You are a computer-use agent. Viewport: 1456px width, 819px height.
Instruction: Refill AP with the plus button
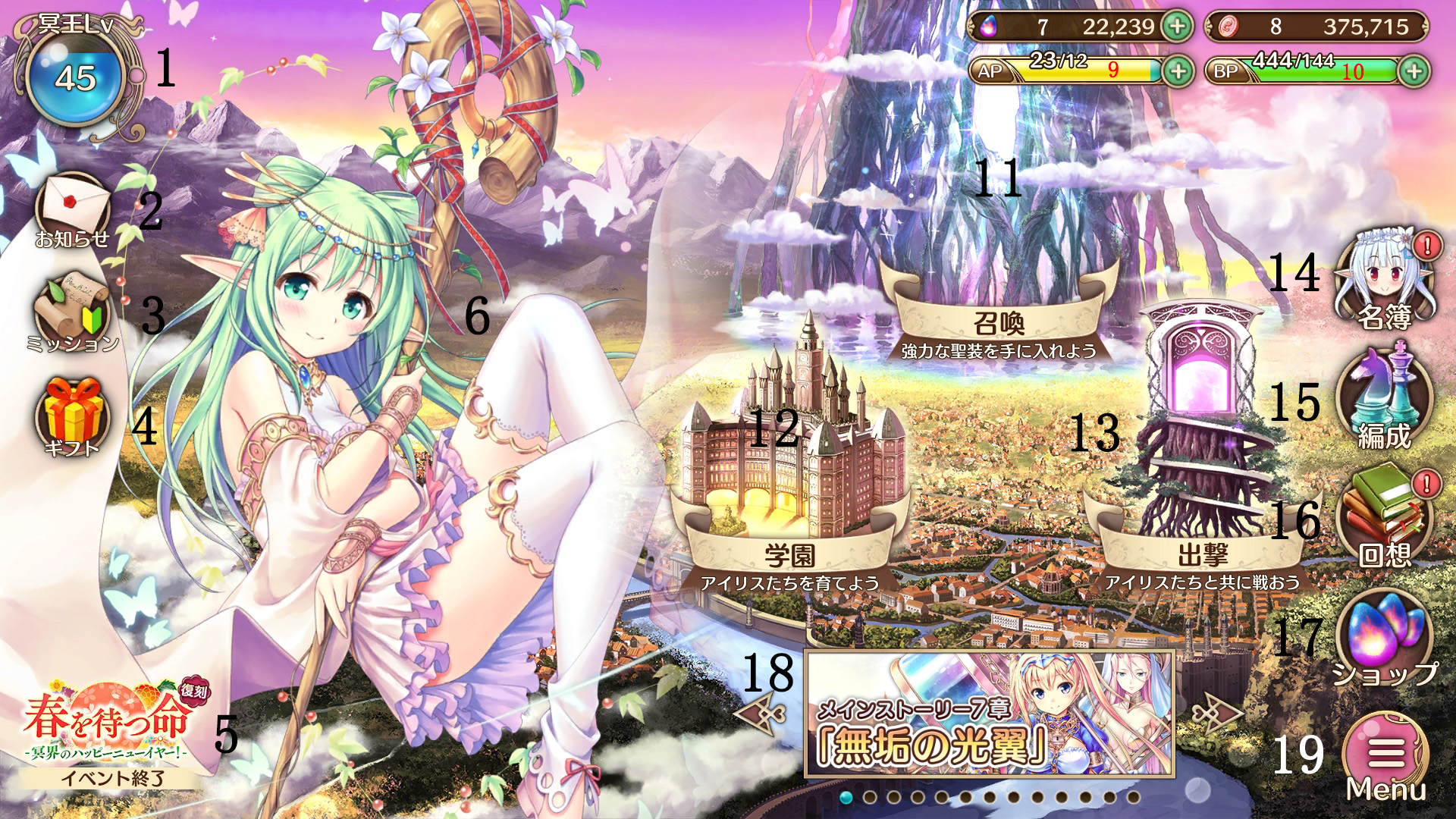coord(1178,71)
